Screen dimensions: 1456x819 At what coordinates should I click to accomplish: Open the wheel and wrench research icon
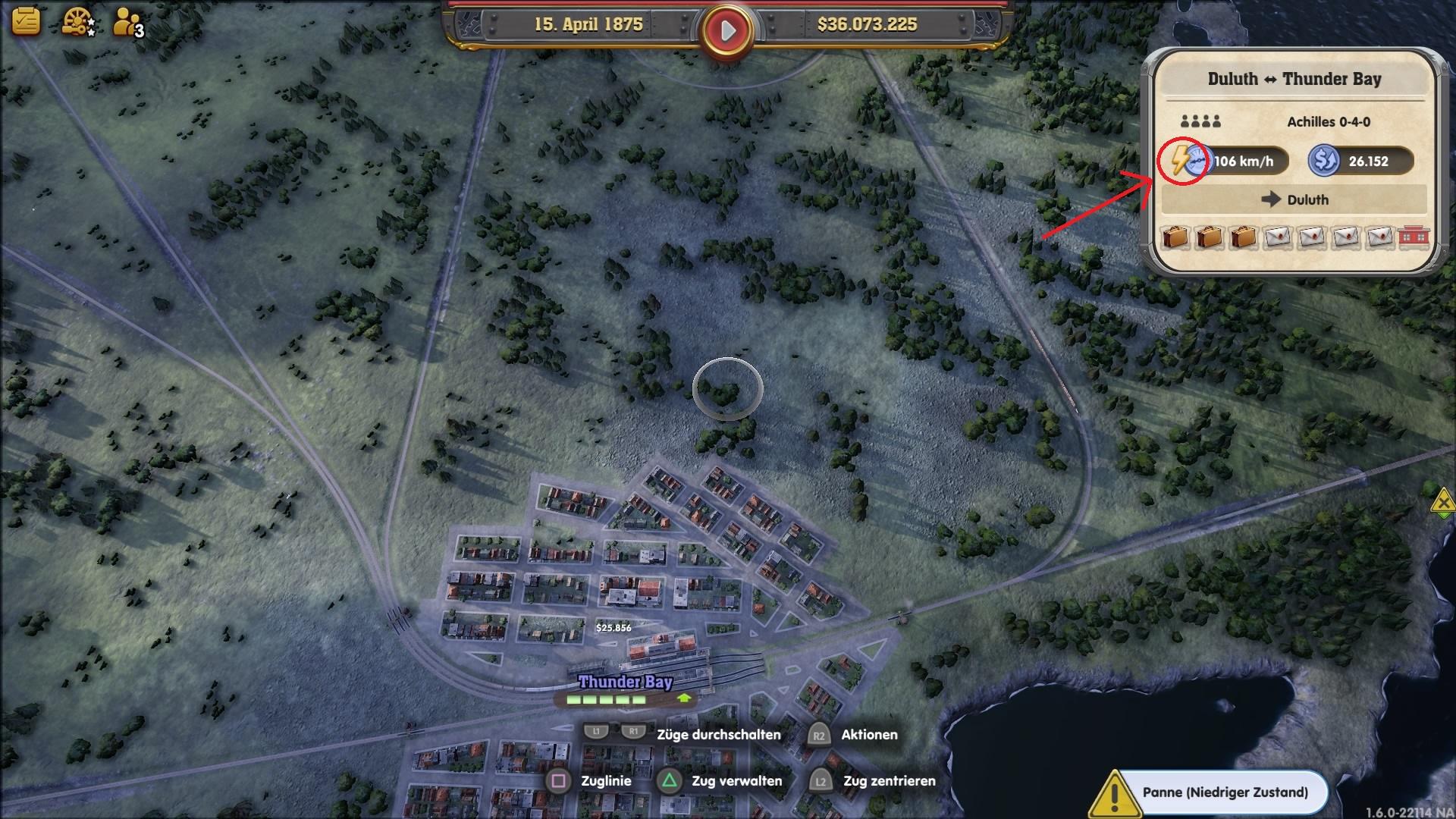pos(77,22)
